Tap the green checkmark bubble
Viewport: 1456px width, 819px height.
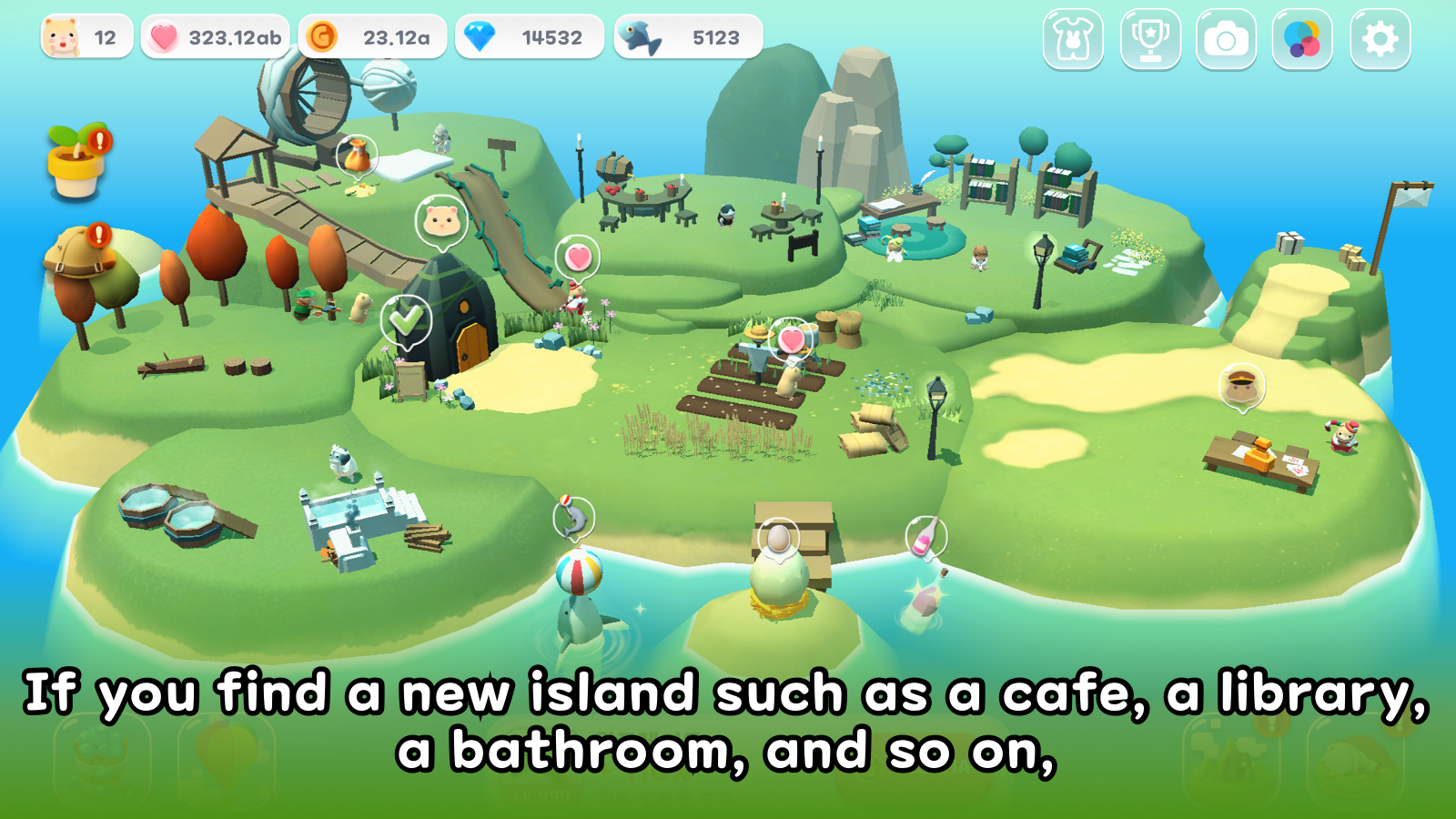pos(406,319)
